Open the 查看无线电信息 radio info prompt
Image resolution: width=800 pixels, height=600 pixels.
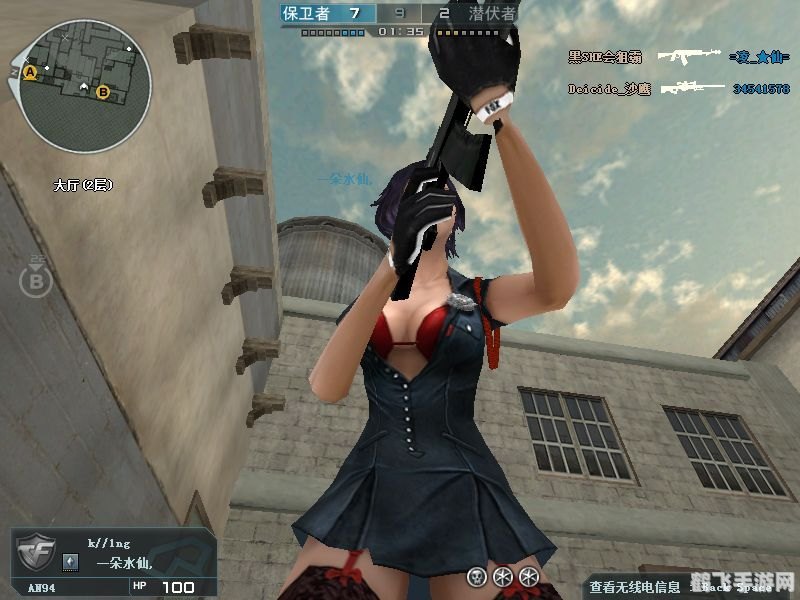pos(634,587)
